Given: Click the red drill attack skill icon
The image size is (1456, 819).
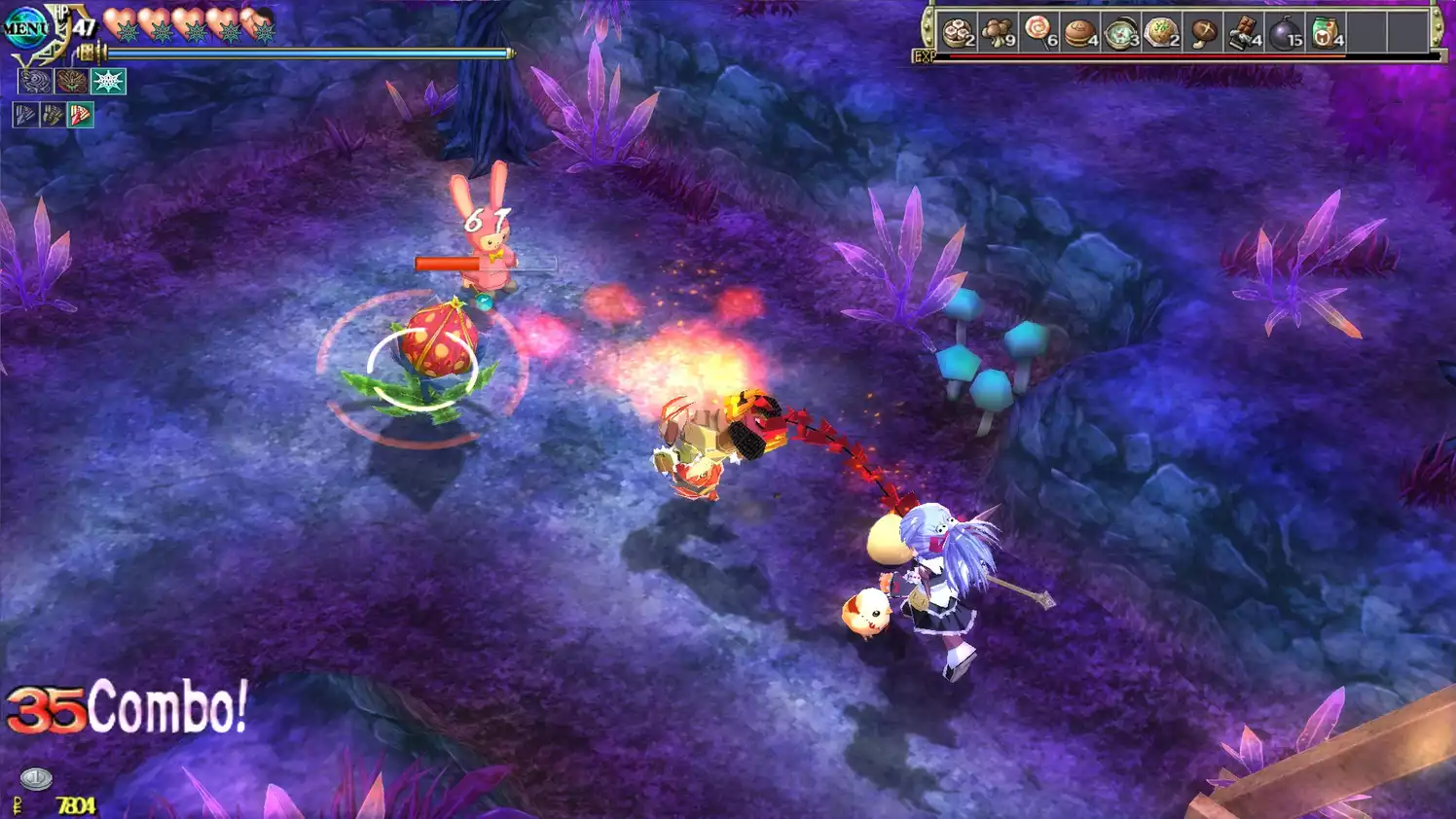Looking at the screenshot, I should point(80,115).
